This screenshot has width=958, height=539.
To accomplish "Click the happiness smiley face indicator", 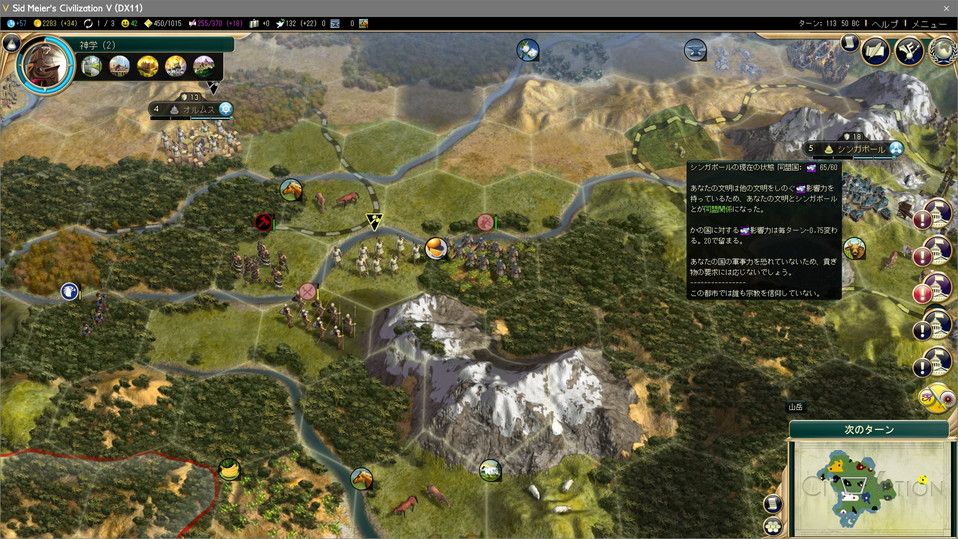I will coord(127,23).
